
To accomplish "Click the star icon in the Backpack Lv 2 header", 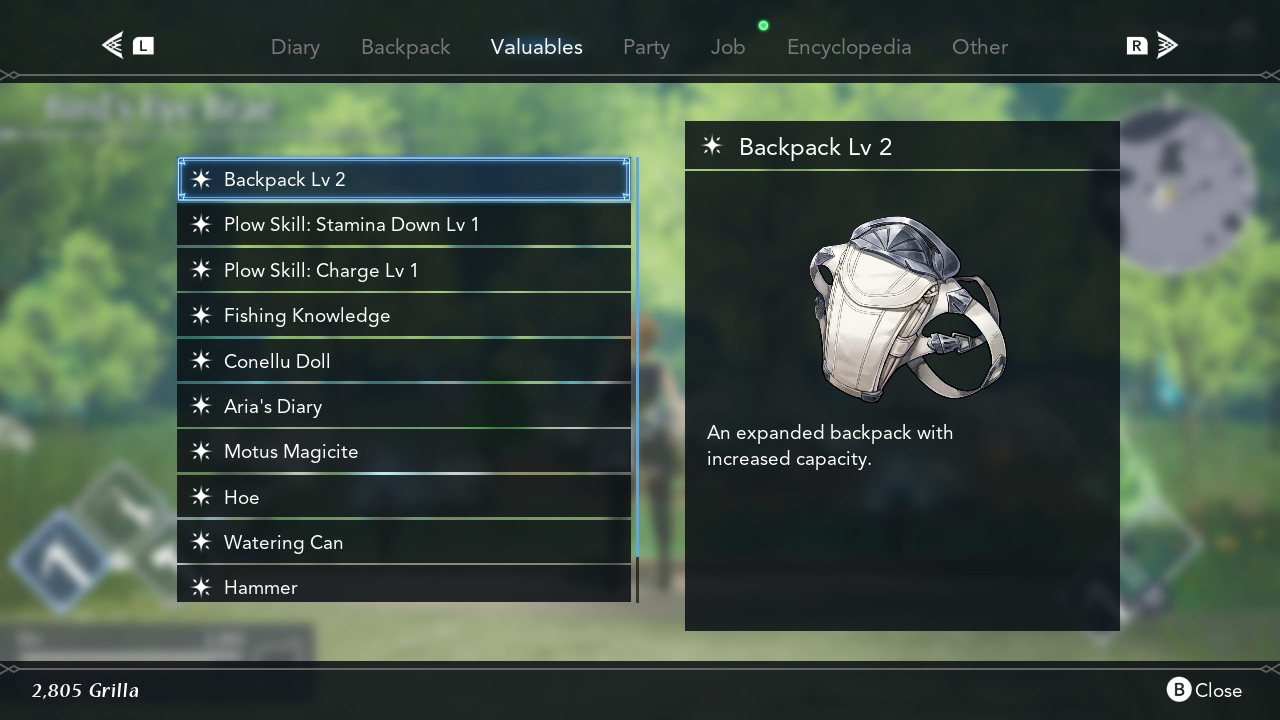I will (711, 146).
